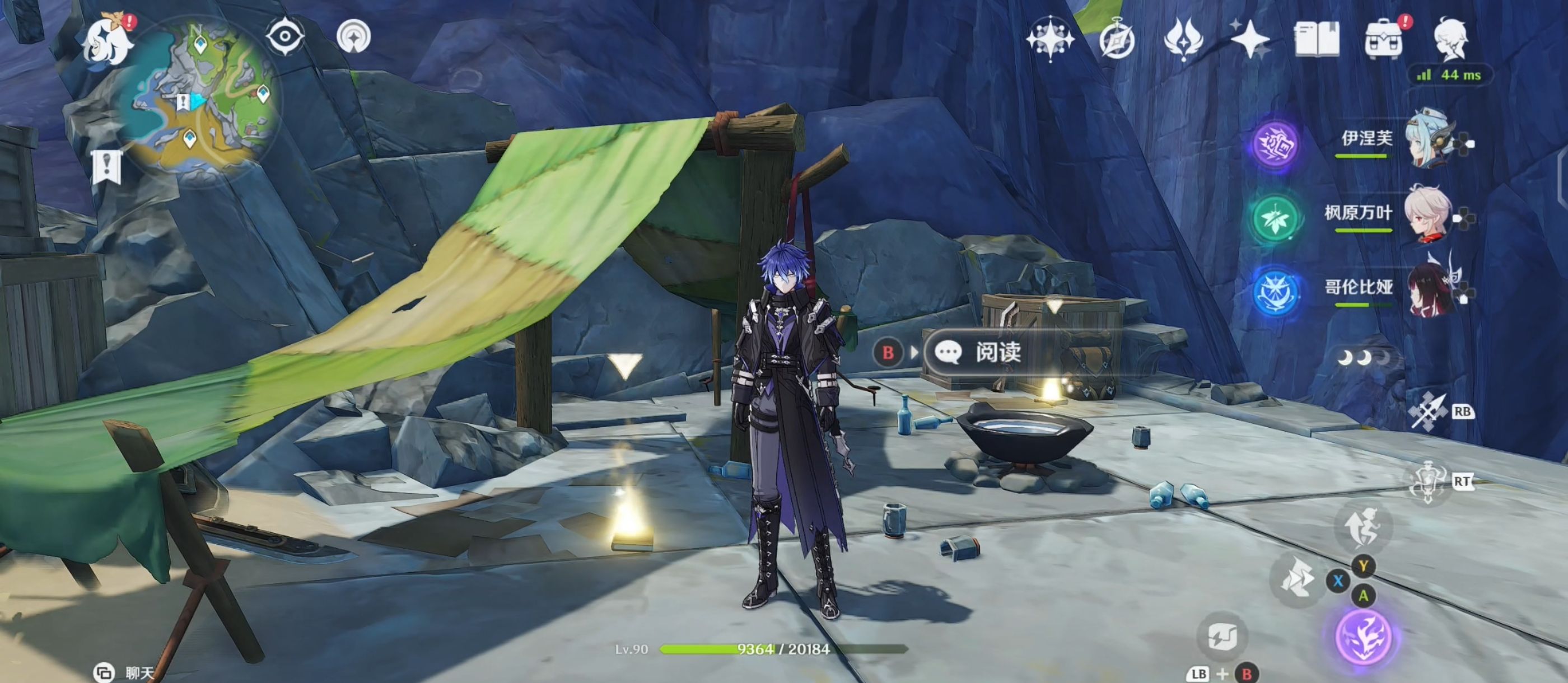This screenshot has width=1568, height=683.
Task: Open the open-book handbook icon
Action: (1316, 40)
